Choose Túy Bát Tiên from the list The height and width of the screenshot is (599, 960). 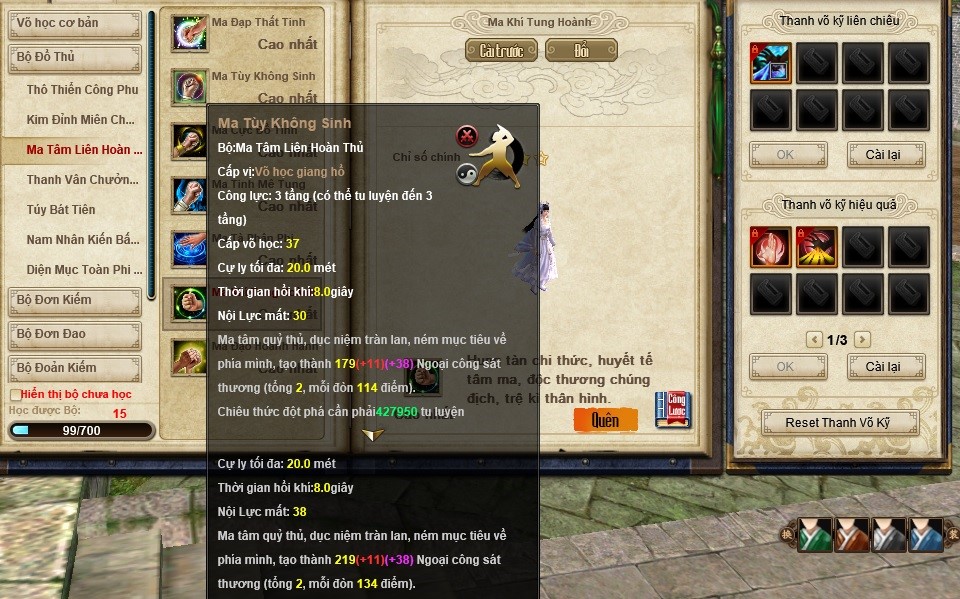point(61,210)
